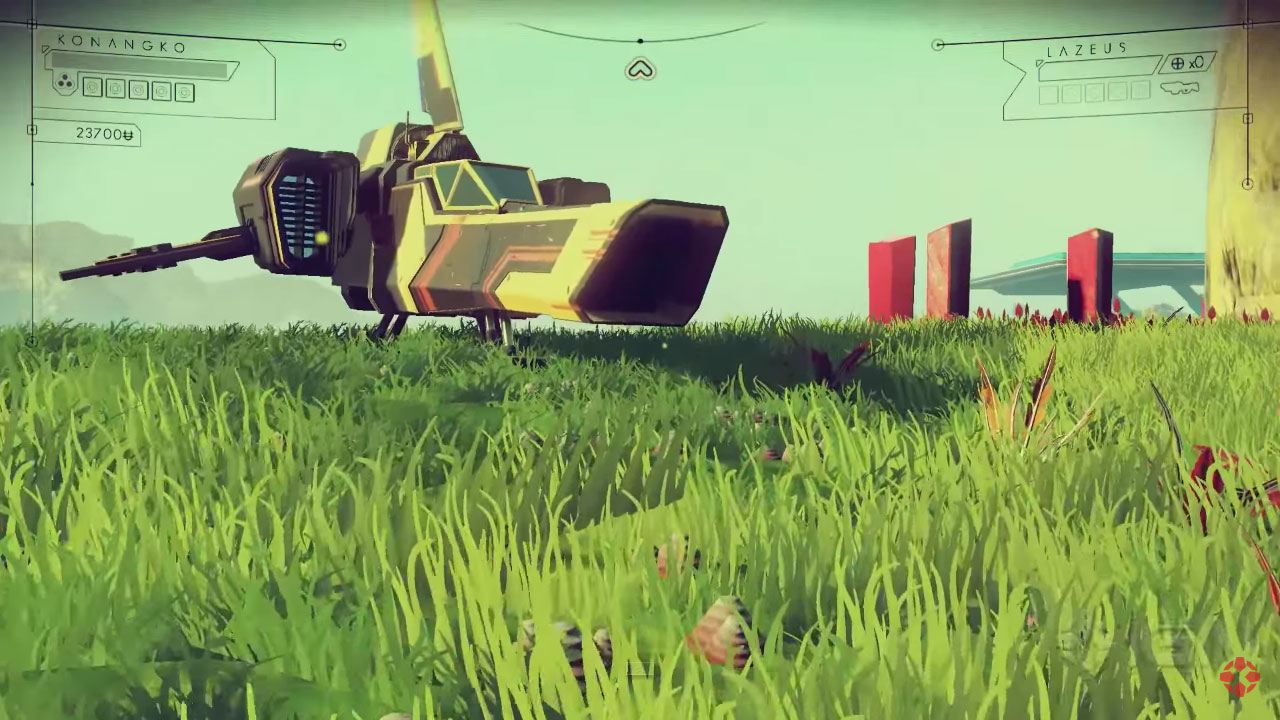Click the 23700 units display
1280x720 pixels.
click(105, 131)
